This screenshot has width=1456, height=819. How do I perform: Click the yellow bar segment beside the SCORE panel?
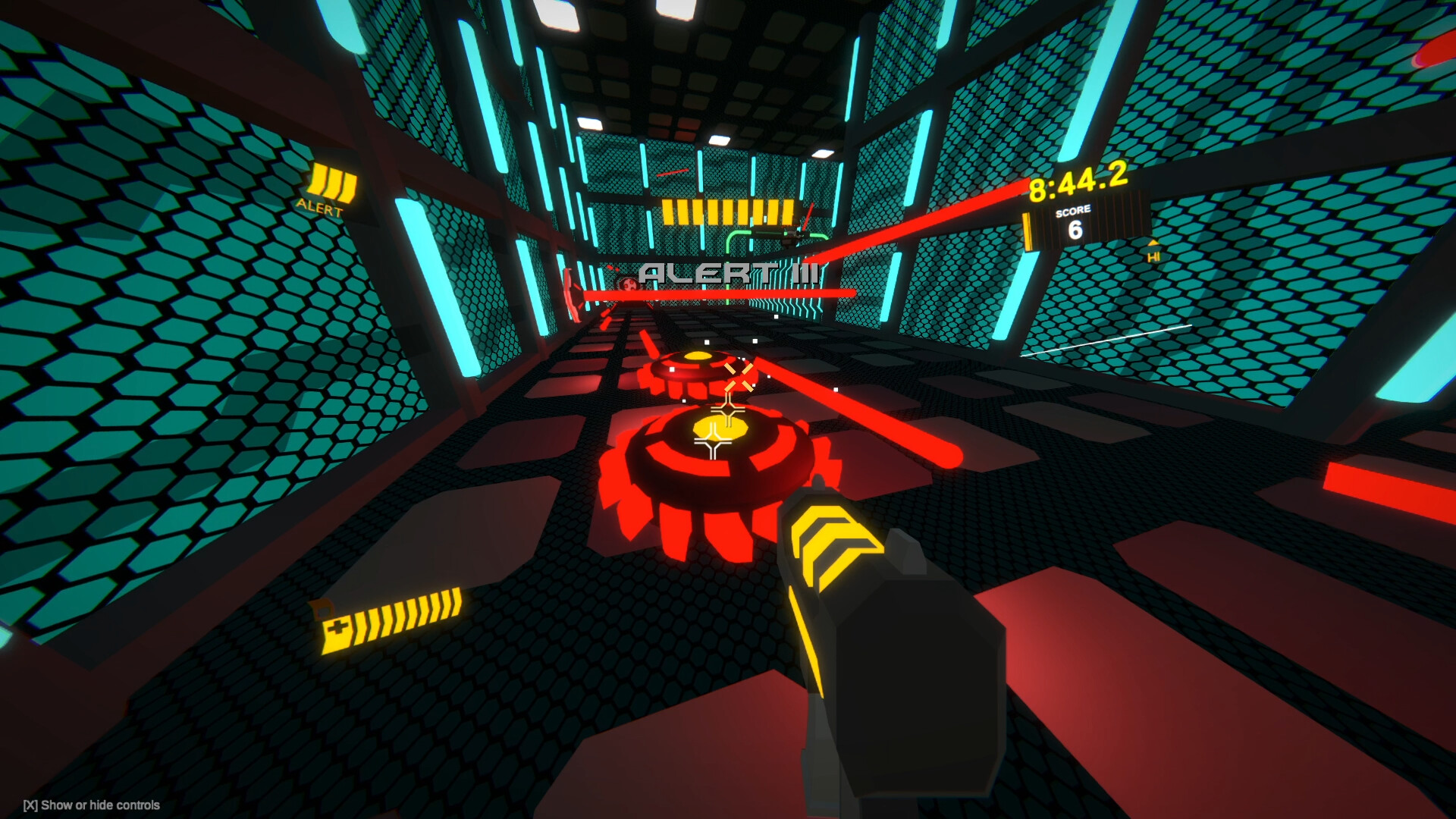(x=1028, y=231)
